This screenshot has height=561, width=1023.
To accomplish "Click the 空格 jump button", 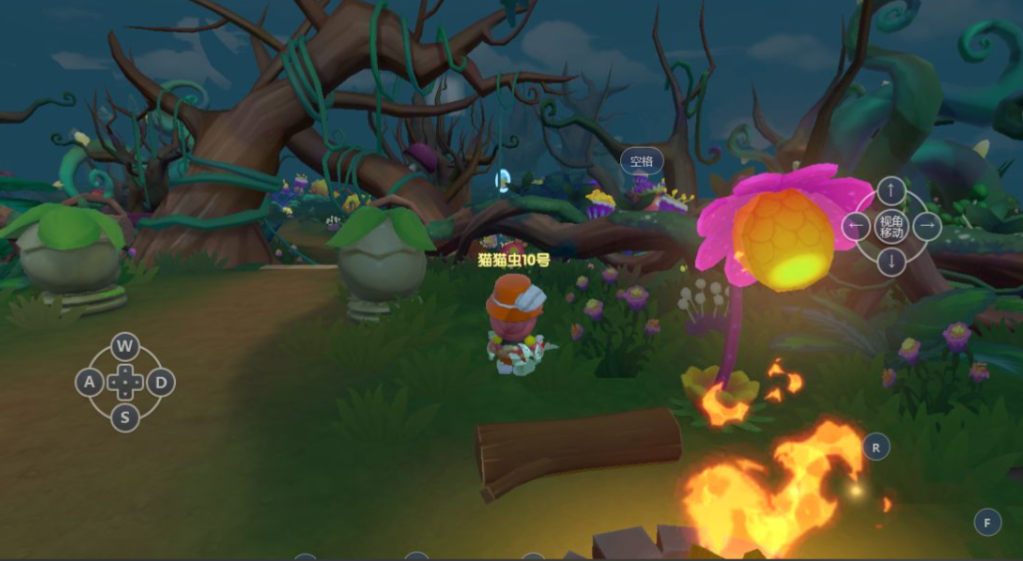I will (x=641, y=161).
